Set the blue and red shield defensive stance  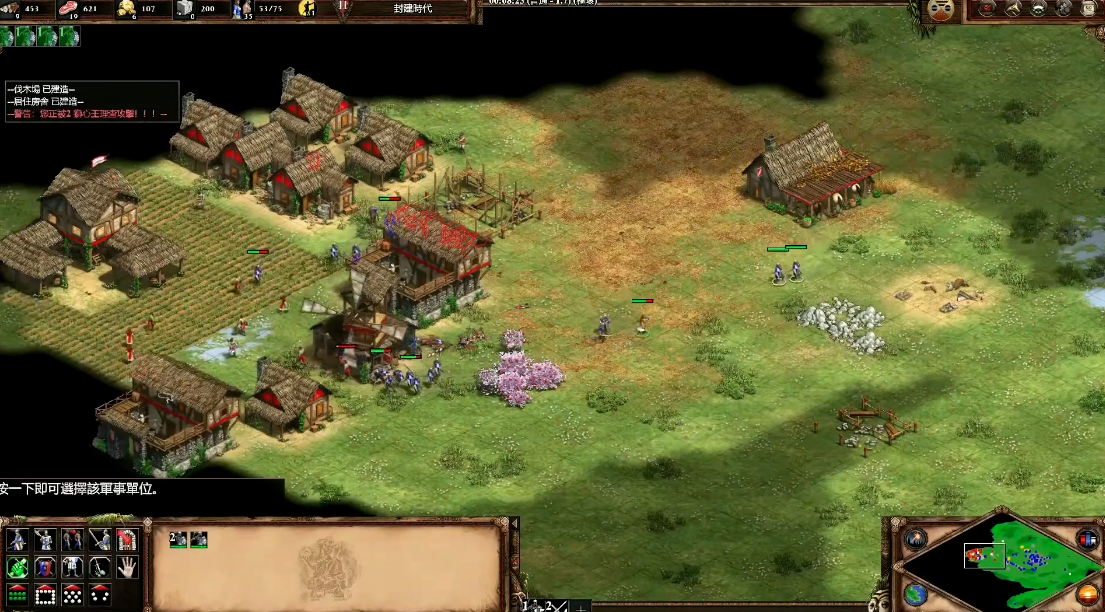(x=45, y=567)
